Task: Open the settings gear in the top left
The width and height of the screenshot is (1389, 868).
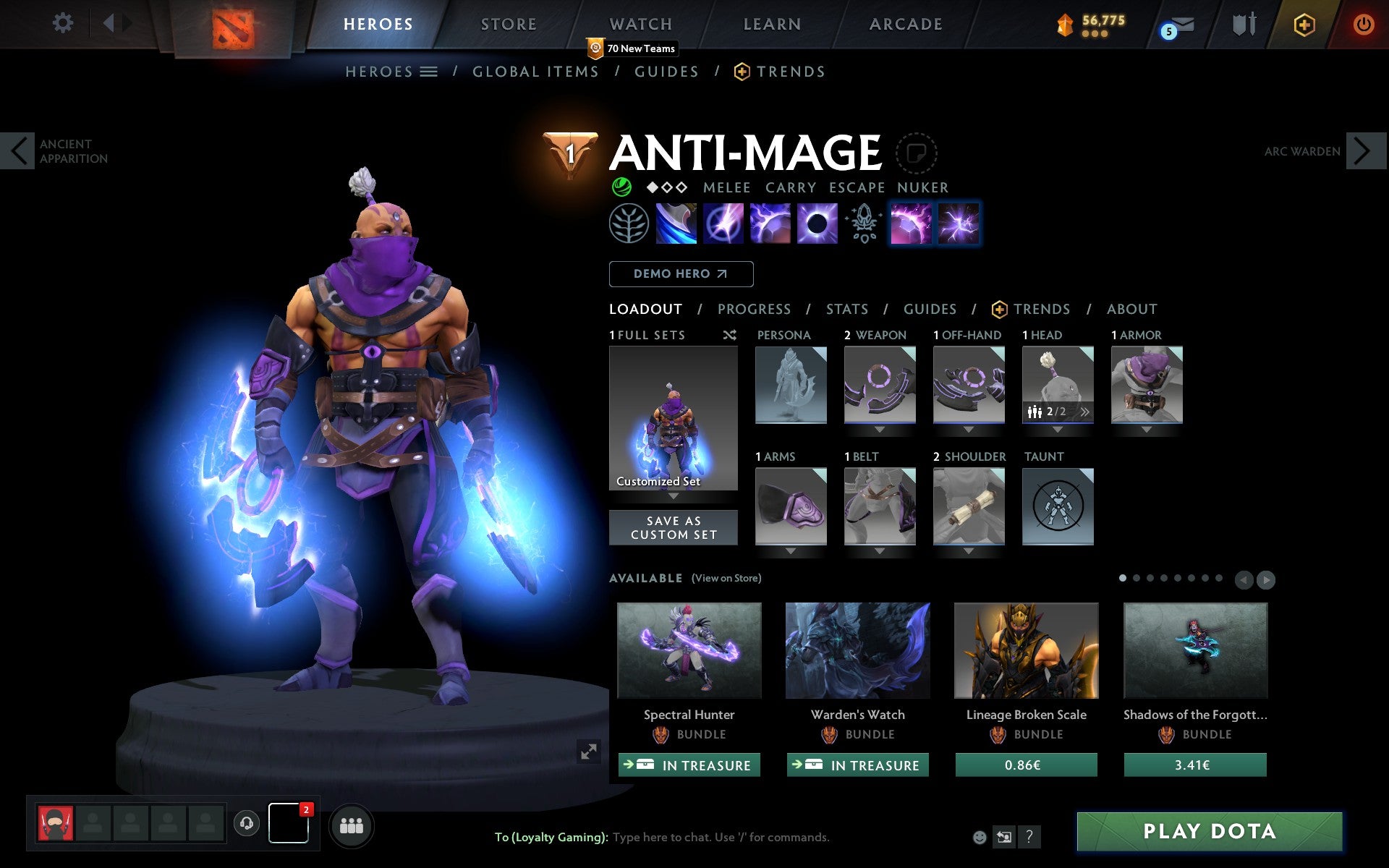Action: [64, 23]
